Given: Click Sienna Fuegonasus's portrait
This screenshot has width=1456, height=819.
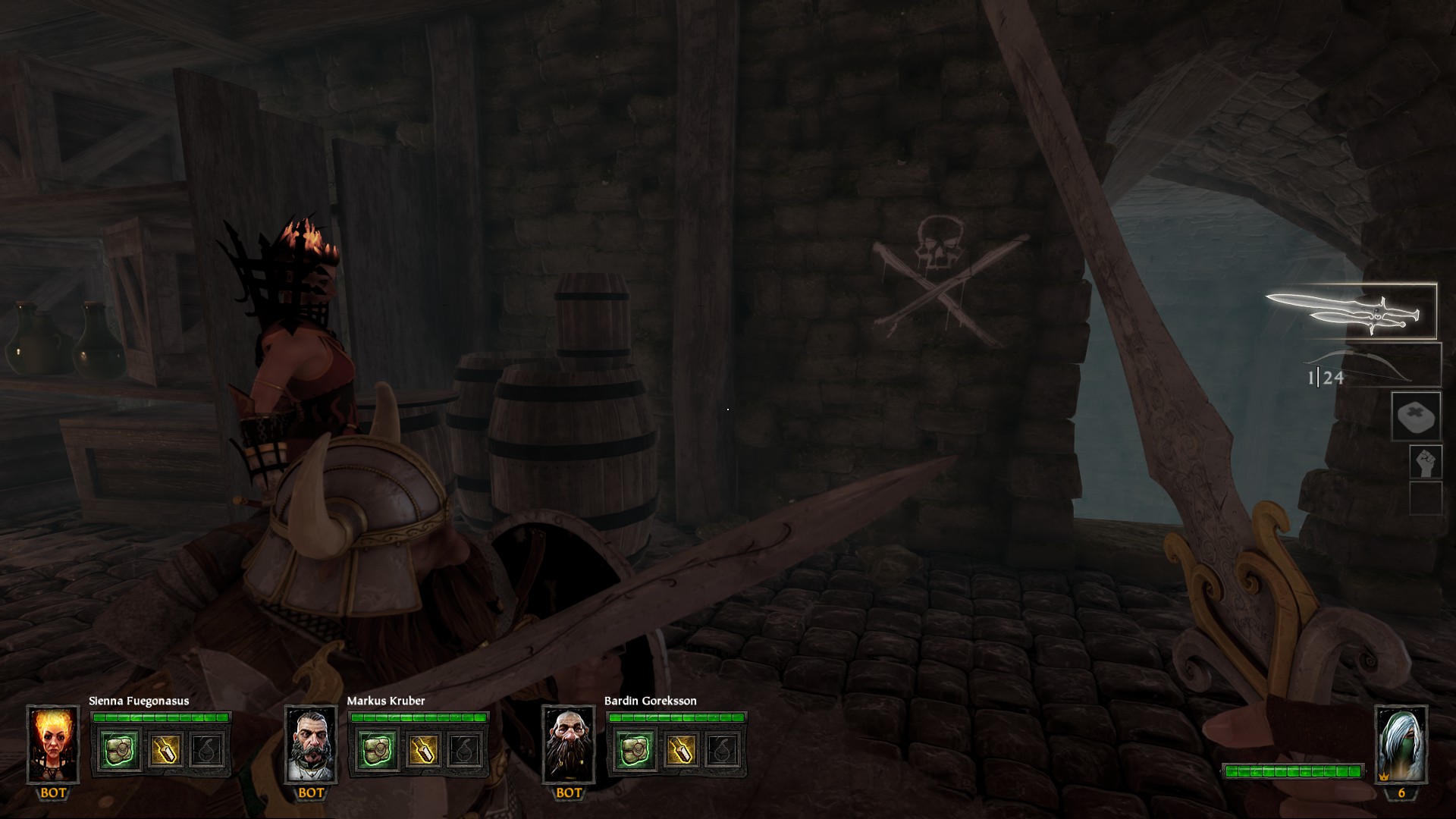Looking at the screenshot, I should (53, 745).
